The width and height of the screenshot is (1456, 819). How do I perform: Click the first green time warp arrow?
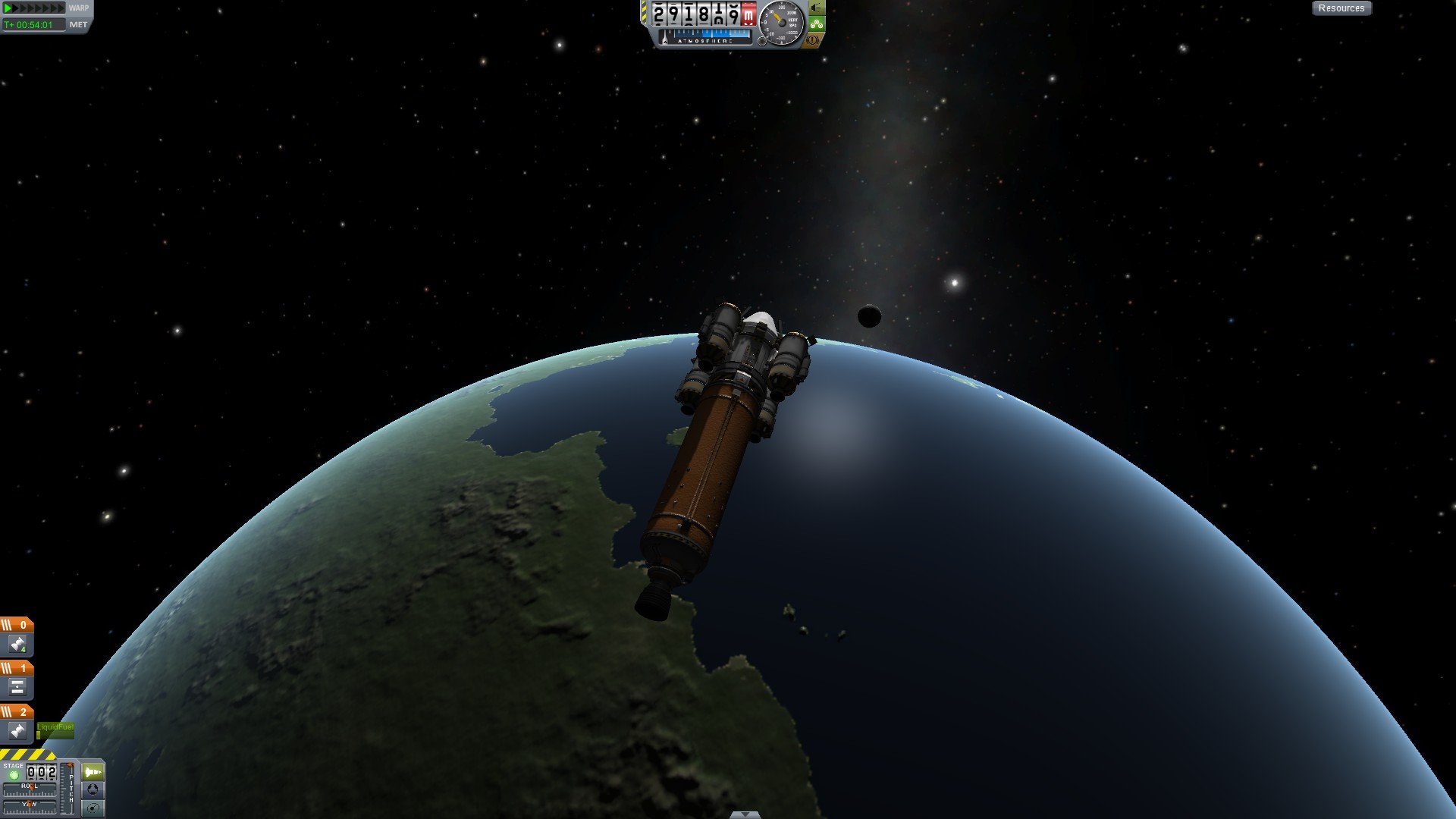click(8, 8)
